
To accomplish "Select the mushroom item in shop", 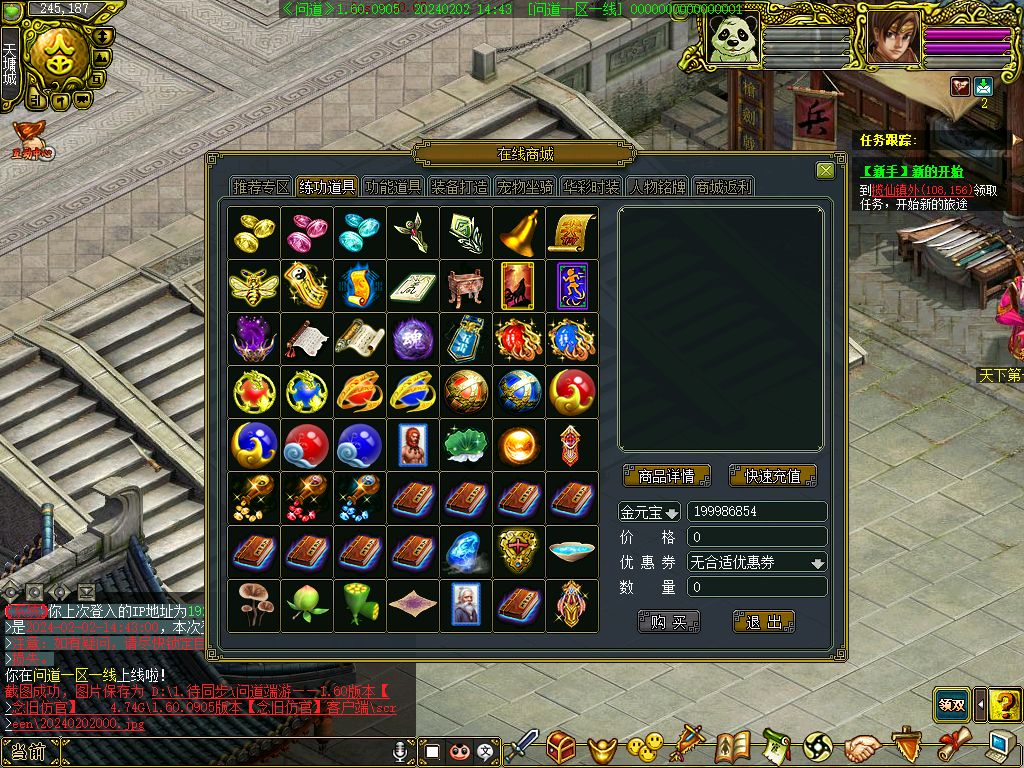I will tap(253, 604).
